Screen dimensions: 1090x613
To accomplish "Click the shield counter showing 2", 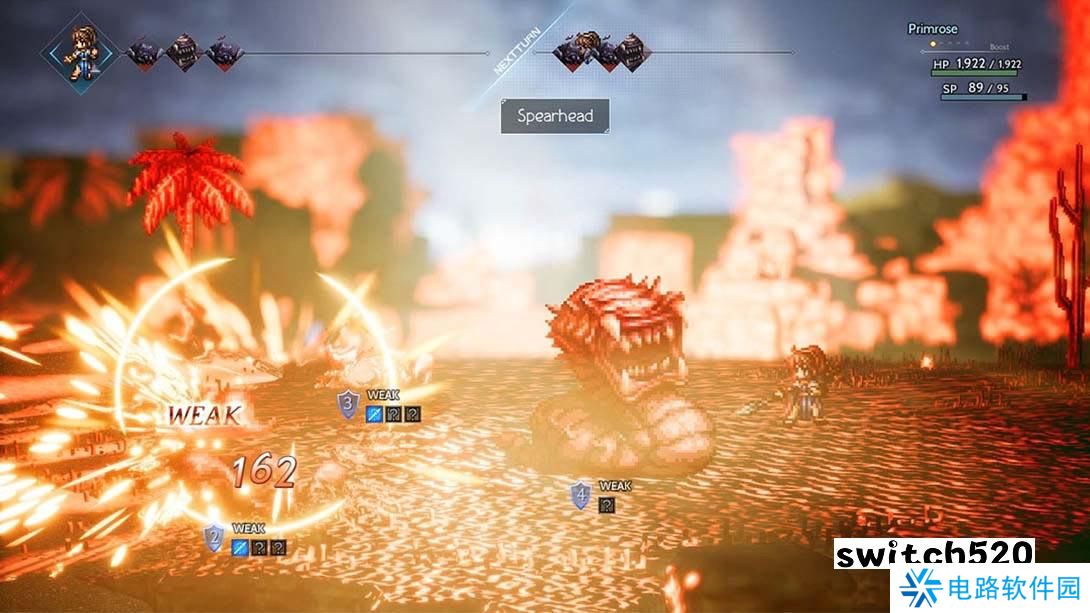I will pyautogui.click(x=213, y=538).
